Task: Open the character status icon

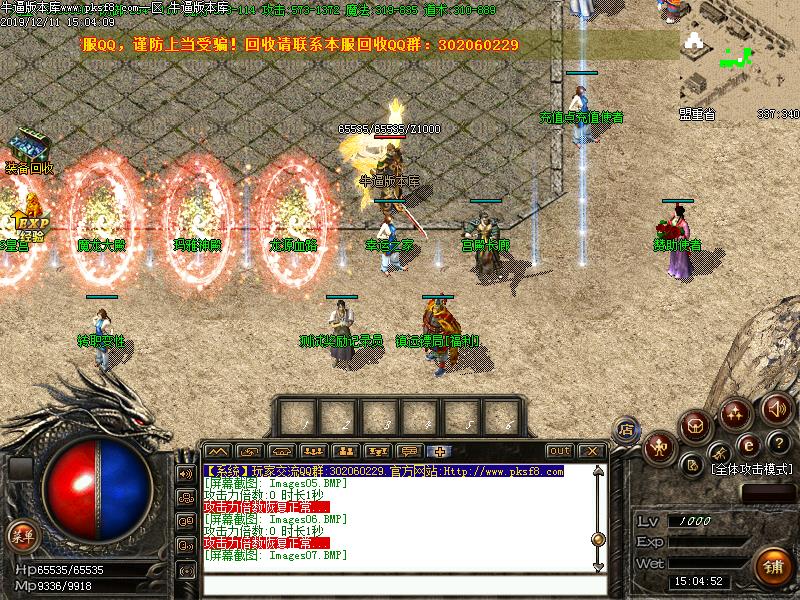Action: (x=660, y=448)
